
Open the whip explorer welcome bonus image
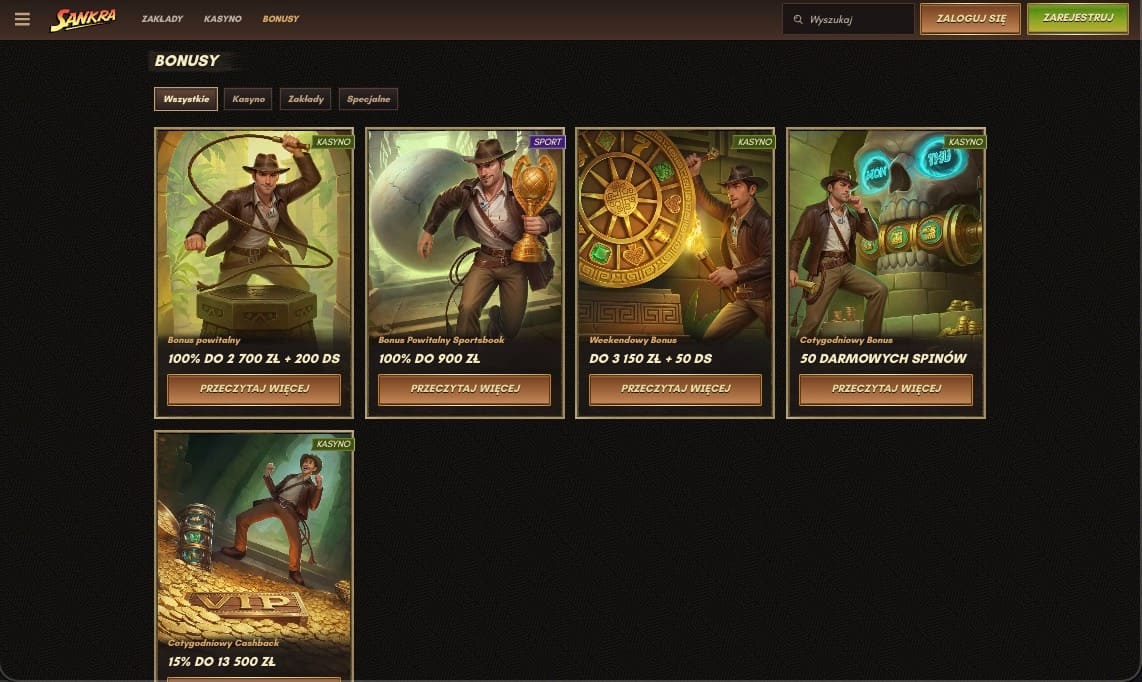coord(254,230)
